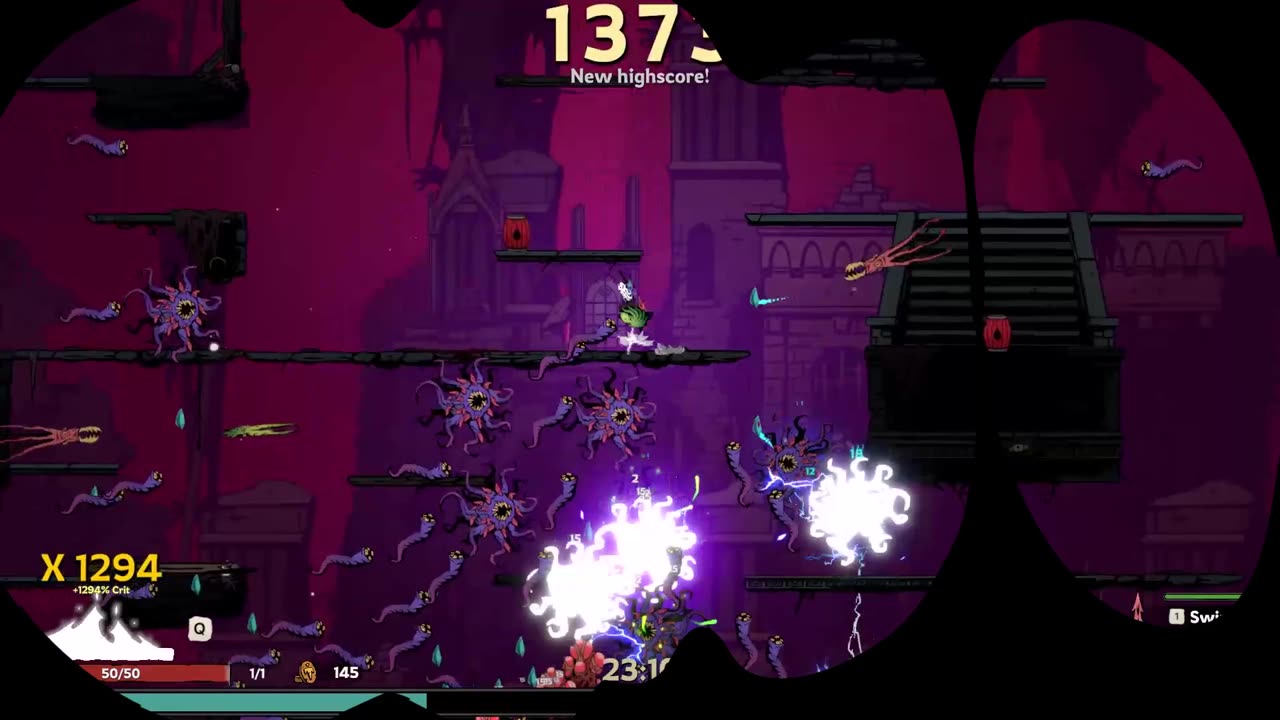The width and height of the screenshot is (1280, 720).
Task: Click the gold skull coin icon
Action: pos(307,672)
